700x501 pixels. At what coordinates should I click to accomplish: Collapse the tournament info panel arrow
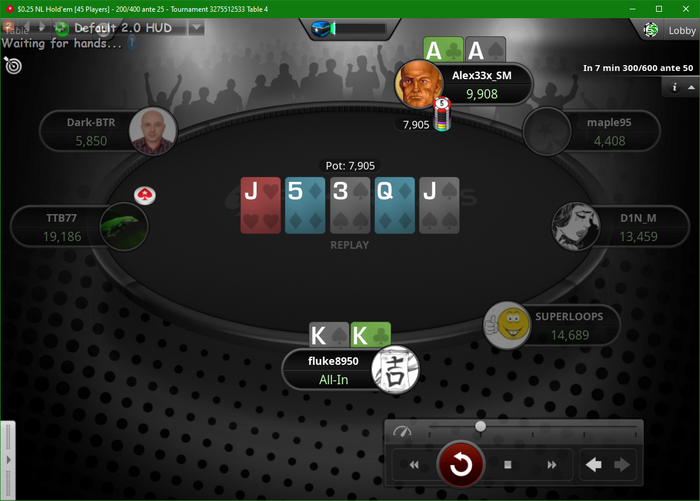tap(690, 87)
